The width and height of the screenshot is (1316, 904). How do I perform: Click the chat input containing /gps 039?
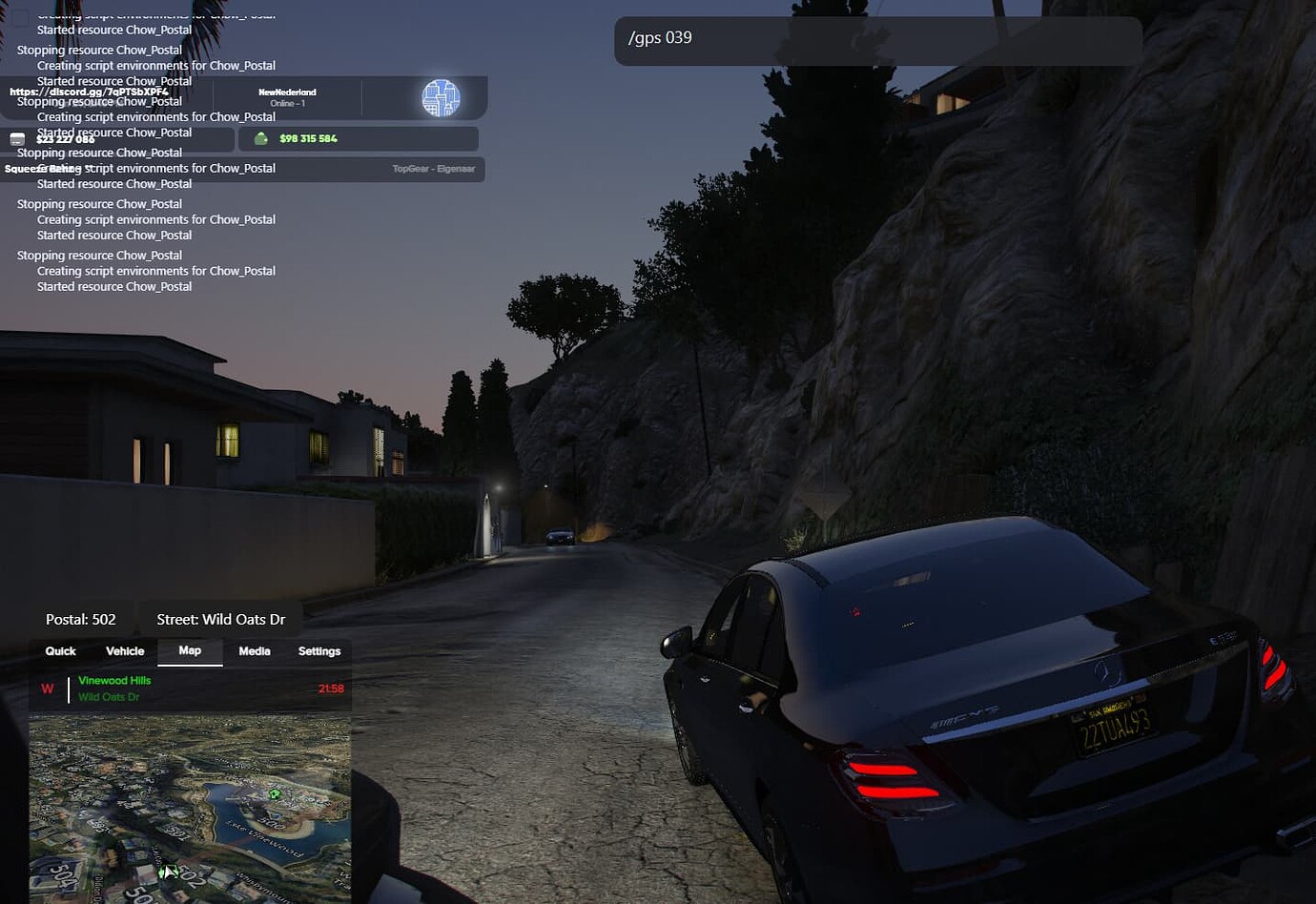(877, 39)
